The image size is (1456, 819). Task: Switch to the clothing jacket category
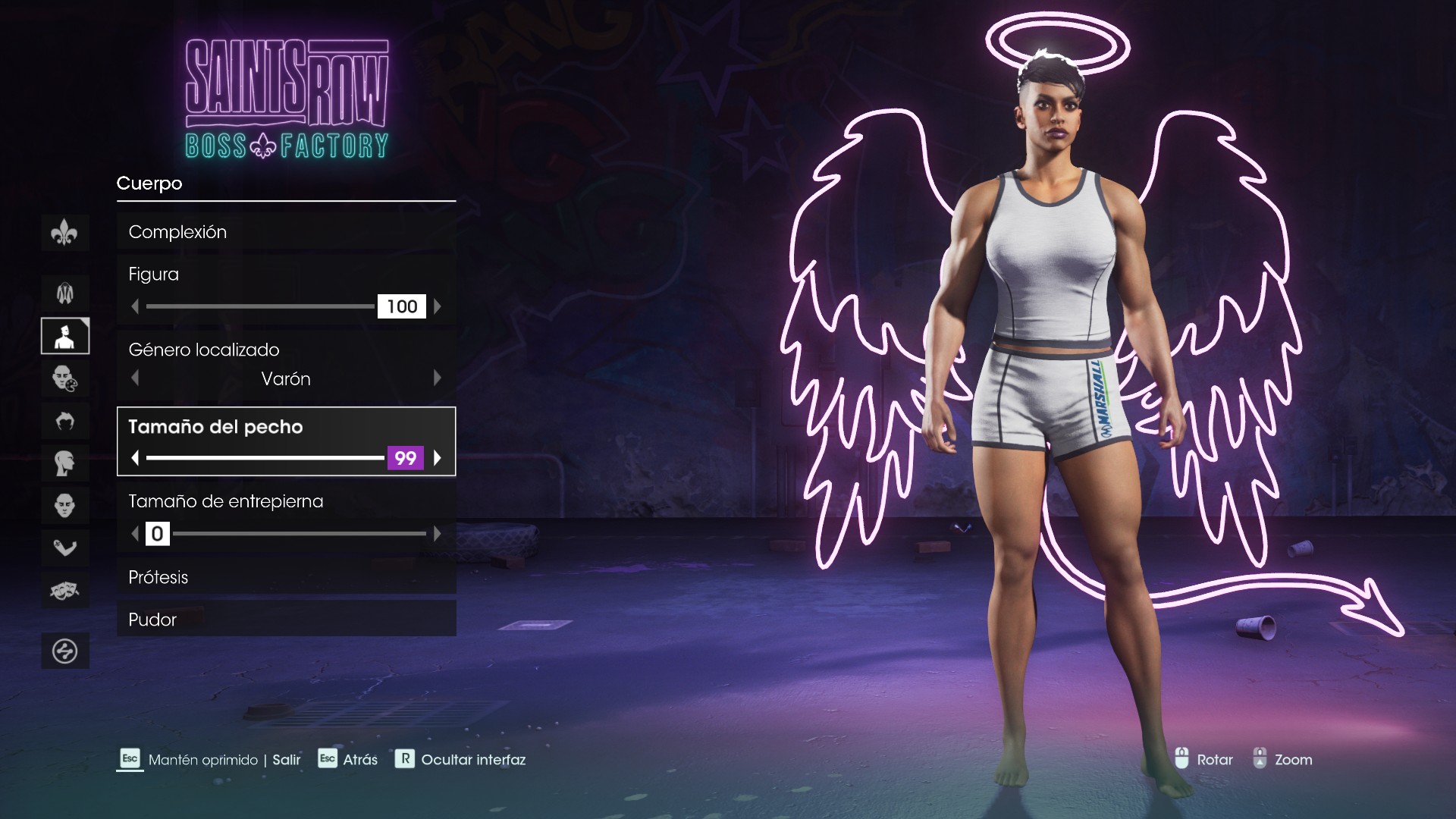click(65, 293)
